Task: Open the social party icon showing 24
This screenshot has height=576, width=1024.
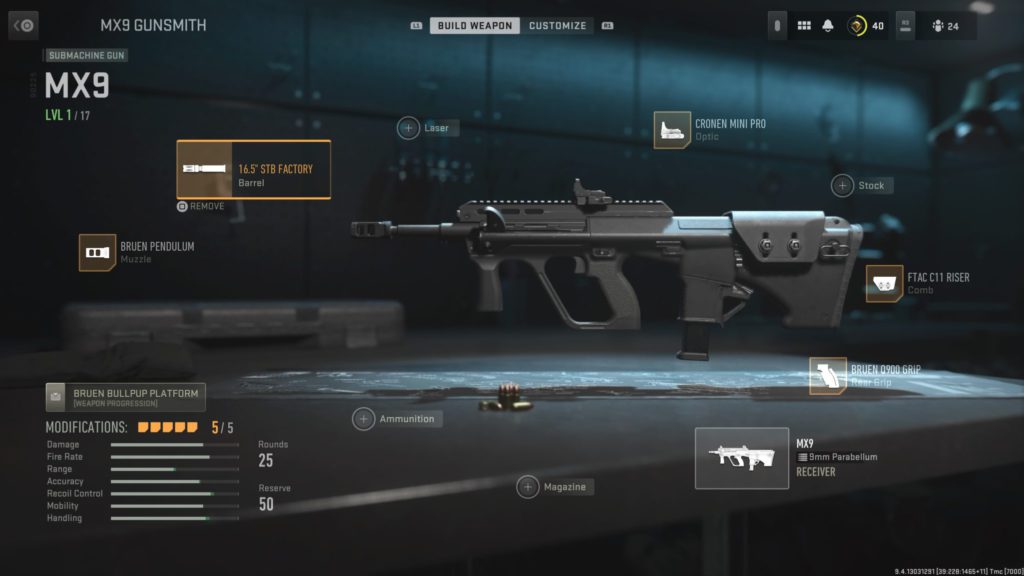Action: click(x=944, y=26)
